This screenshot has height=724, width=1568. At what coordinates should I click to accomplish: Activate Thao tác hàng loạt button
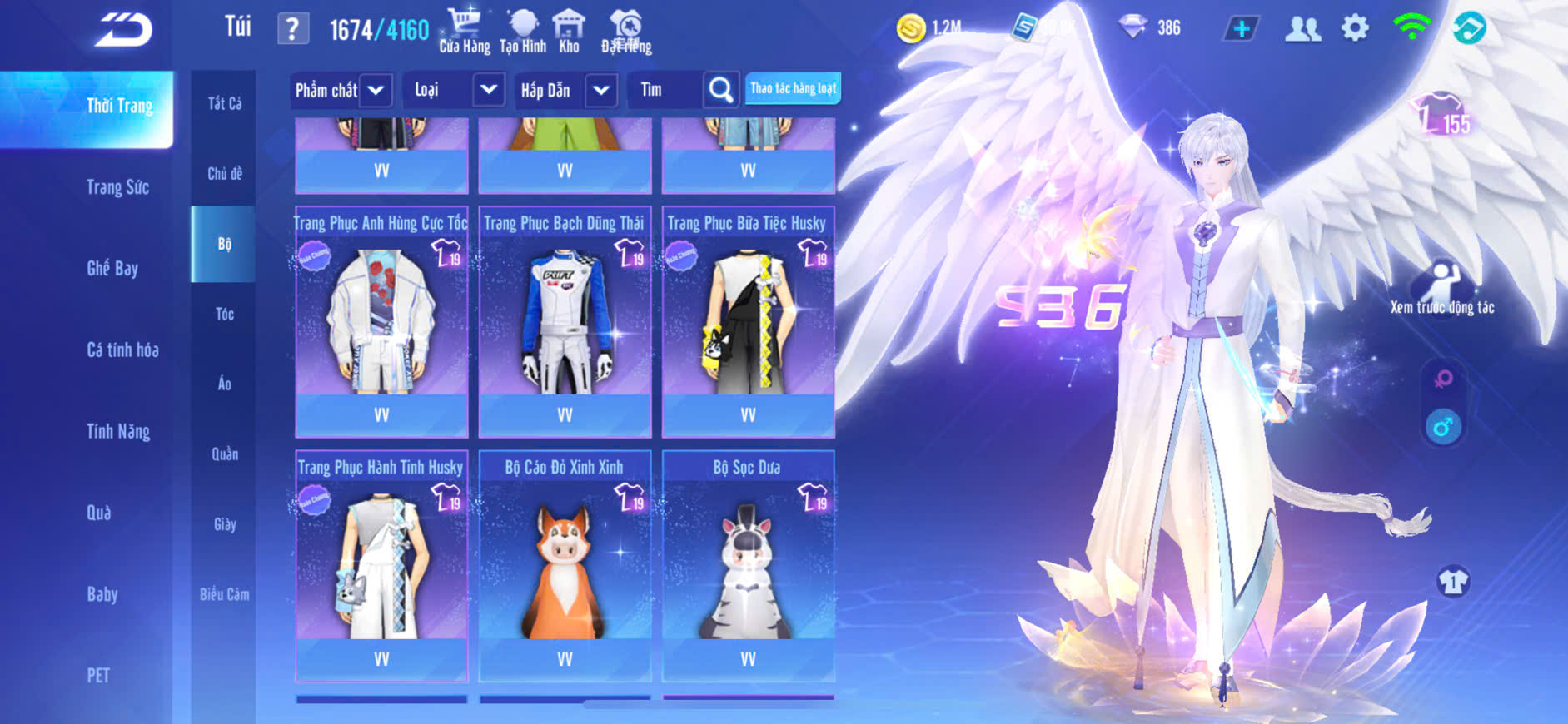click(793, 88)
